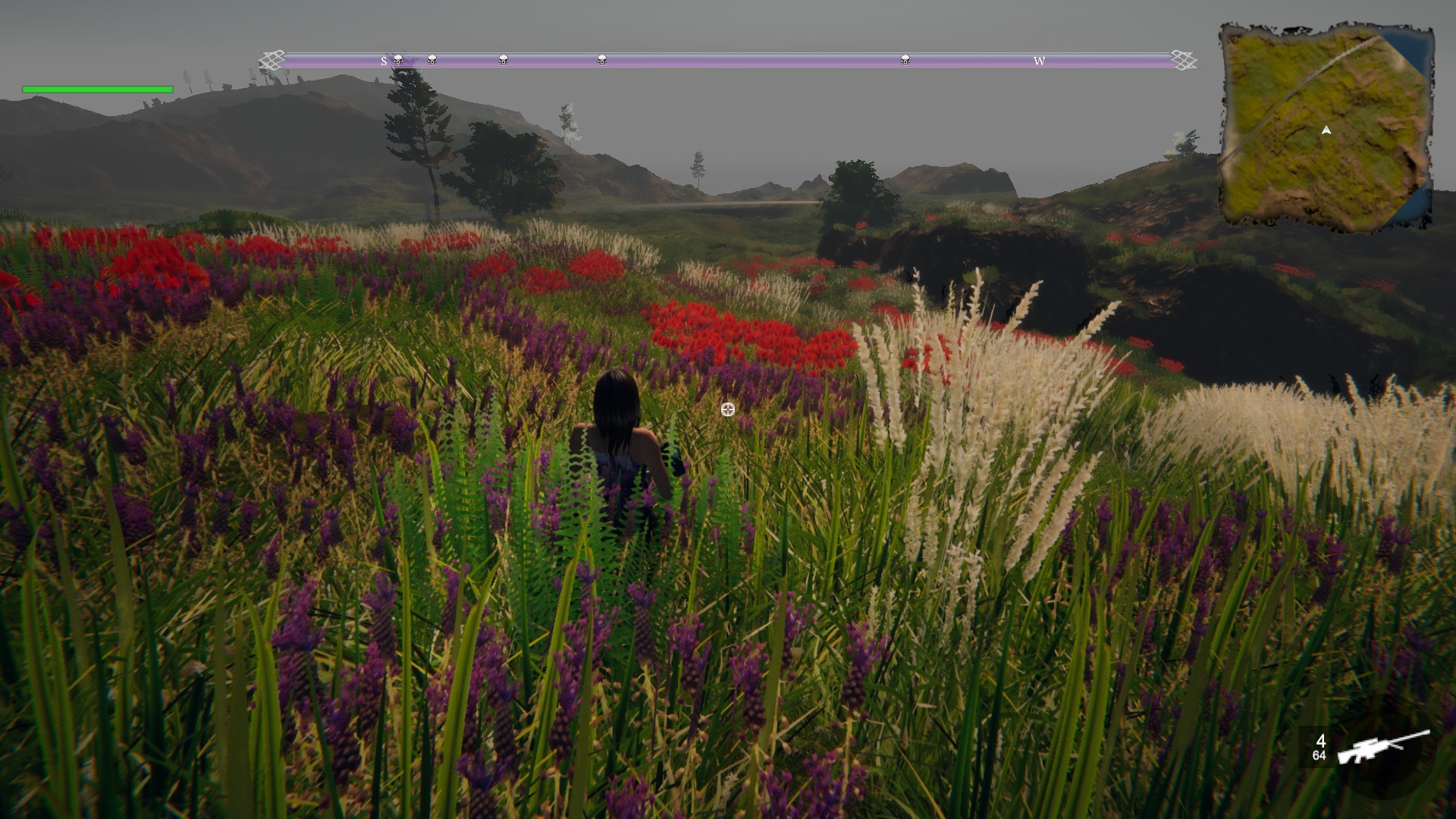The height and width of the screenshot is (819, 1456).
Task: Click the decorative right end of compass bar
Action: [x=1185, y=58]
